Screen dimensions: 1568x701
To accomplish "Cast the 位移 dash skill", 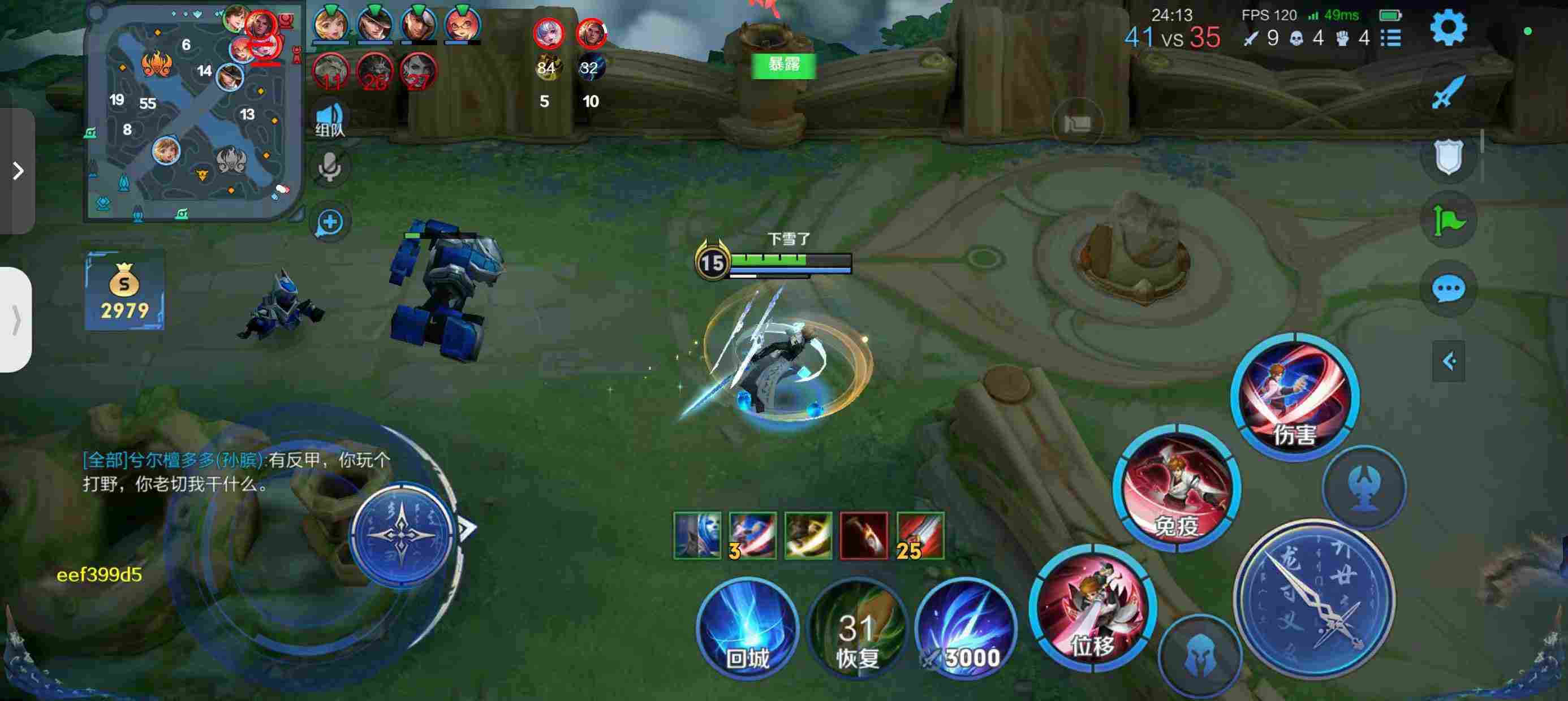I will (x=1093, y=608).
